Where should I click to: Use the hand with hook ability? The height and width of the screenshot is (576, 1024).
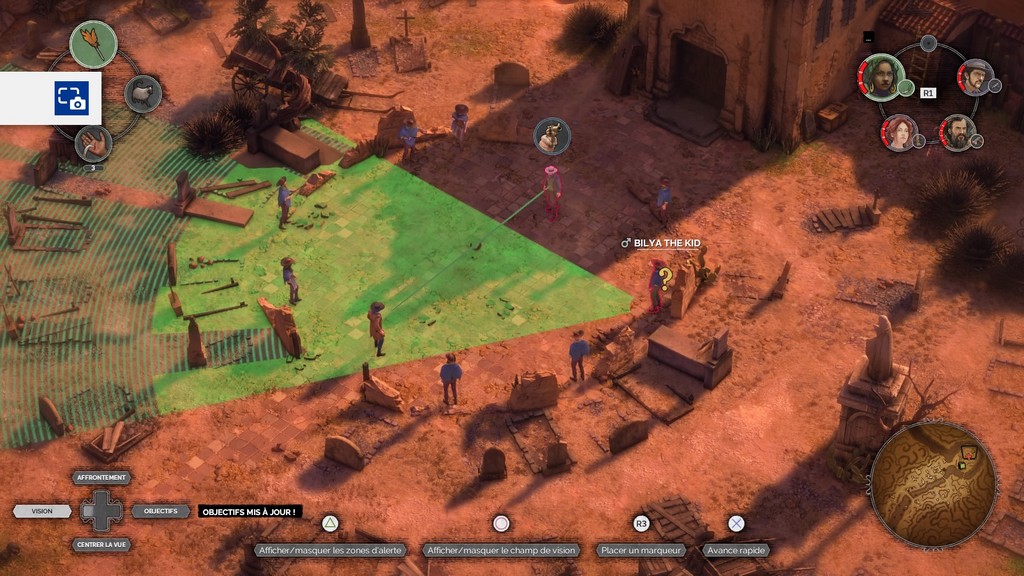(x=93, y=143)
